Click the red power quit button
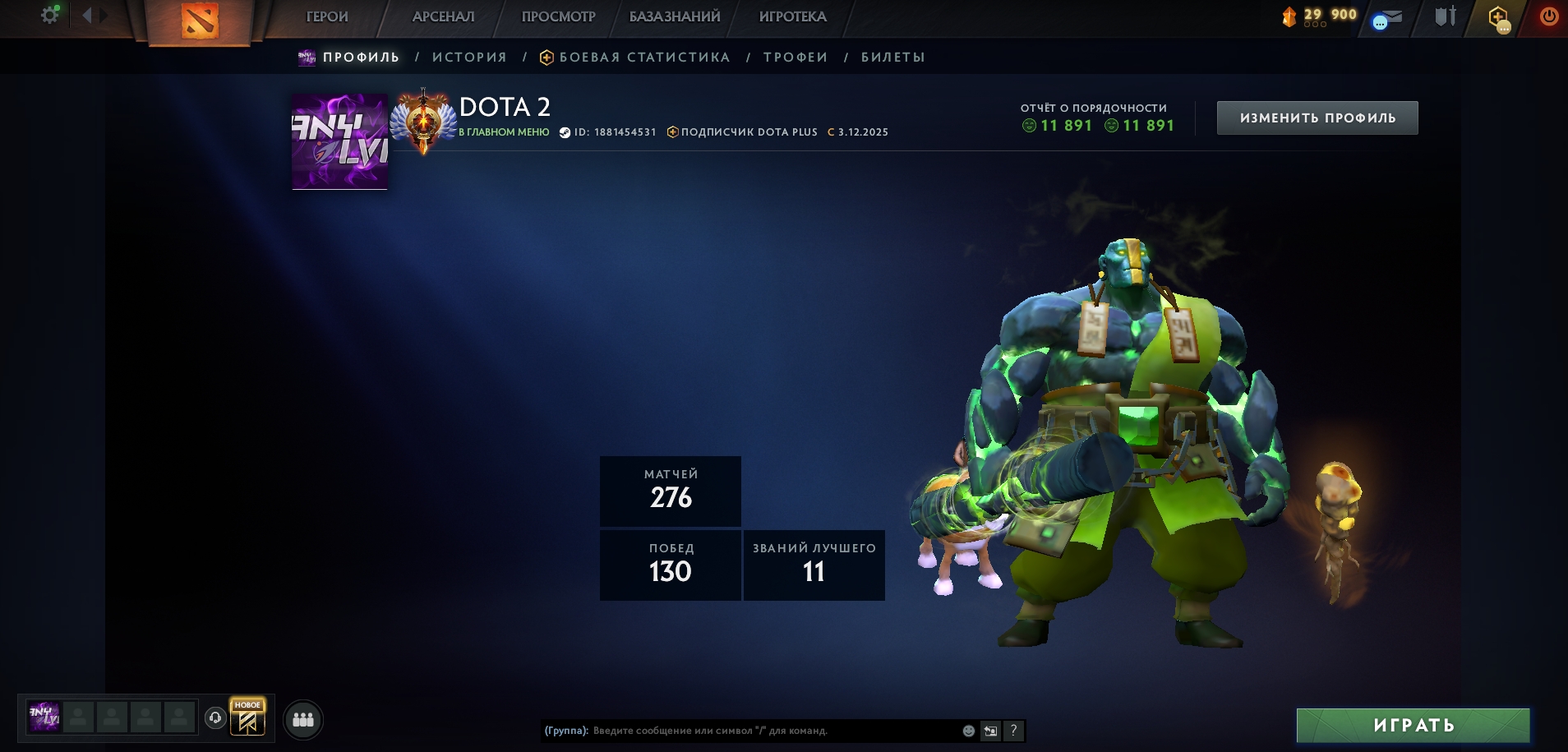This screenshot has height=752, width=1568. (1548, 16)
